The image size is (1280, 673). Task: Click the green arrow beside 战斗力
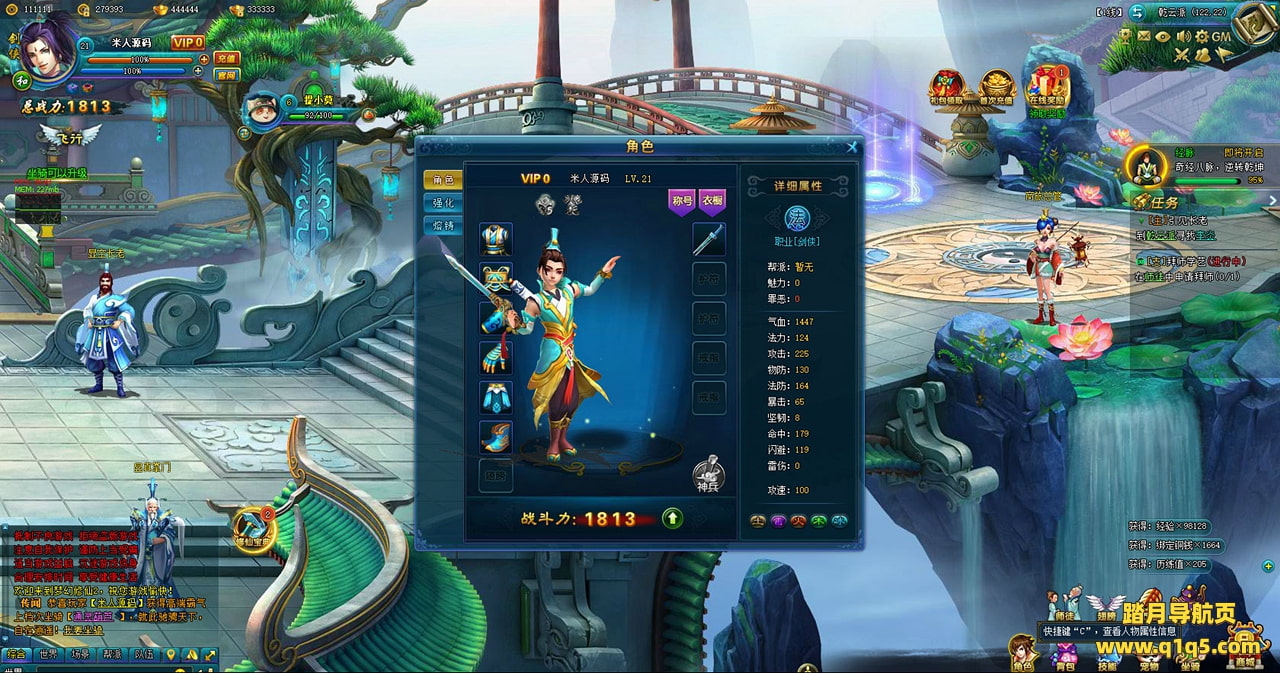click(x=673, y=518)
